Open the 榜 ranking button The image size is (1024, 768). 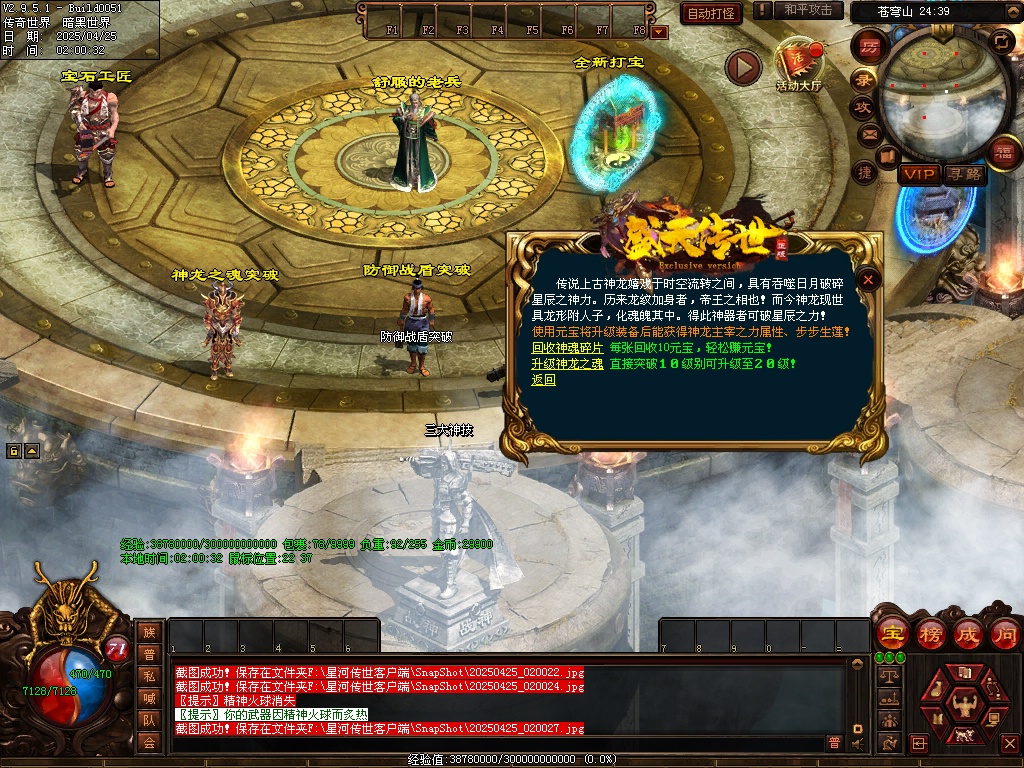[x=930, y=633]
